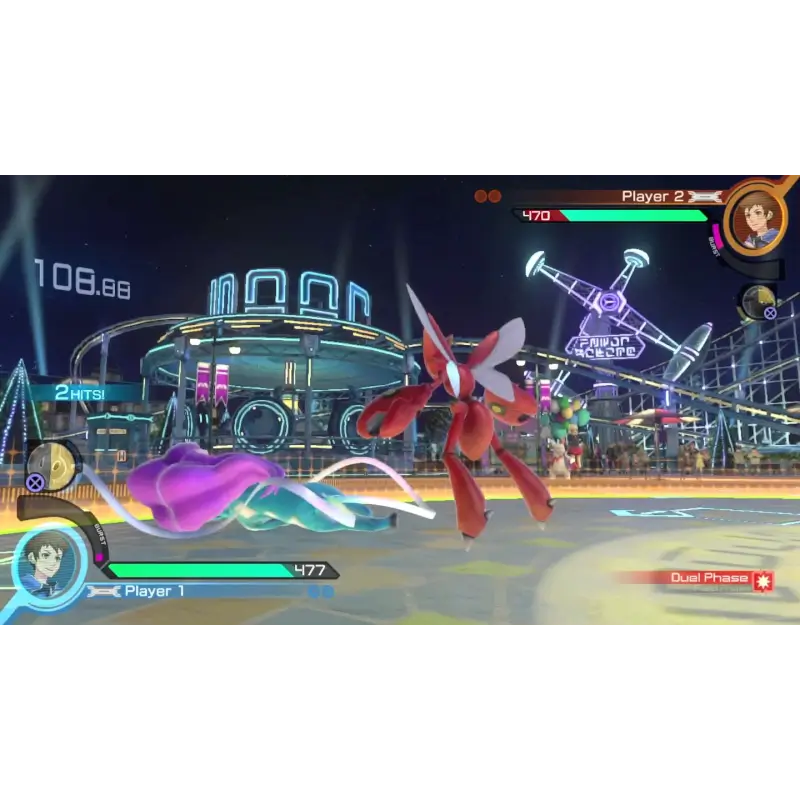Screen dimensions: 800x800
Task: Select Player 2's trainer portrait
Action: pos(755,217)
